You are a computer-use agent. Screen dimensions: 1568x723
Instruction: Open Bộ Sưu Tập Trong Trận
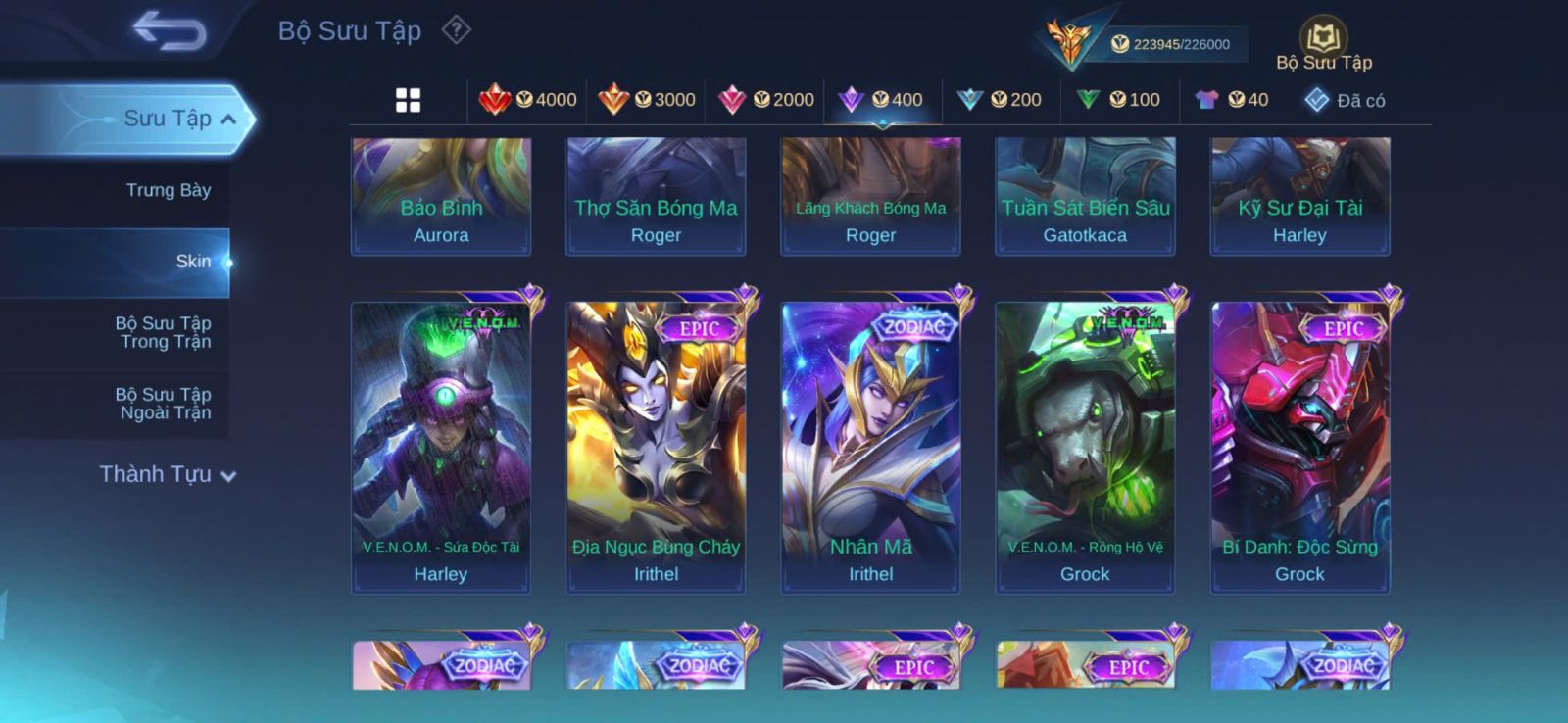click(165, 332)
